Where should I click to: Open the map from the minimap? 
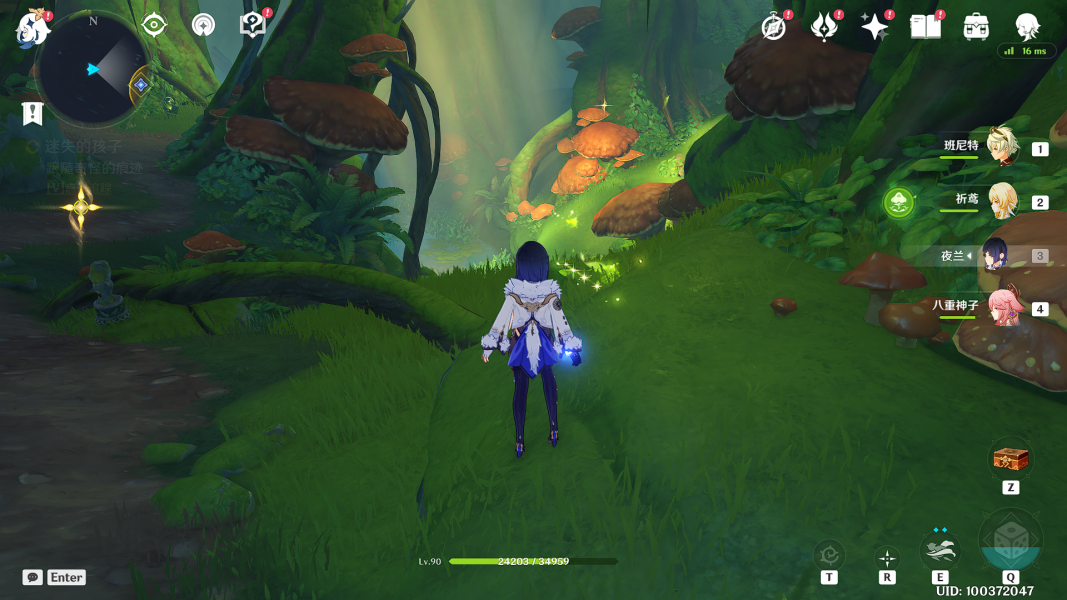92,69
